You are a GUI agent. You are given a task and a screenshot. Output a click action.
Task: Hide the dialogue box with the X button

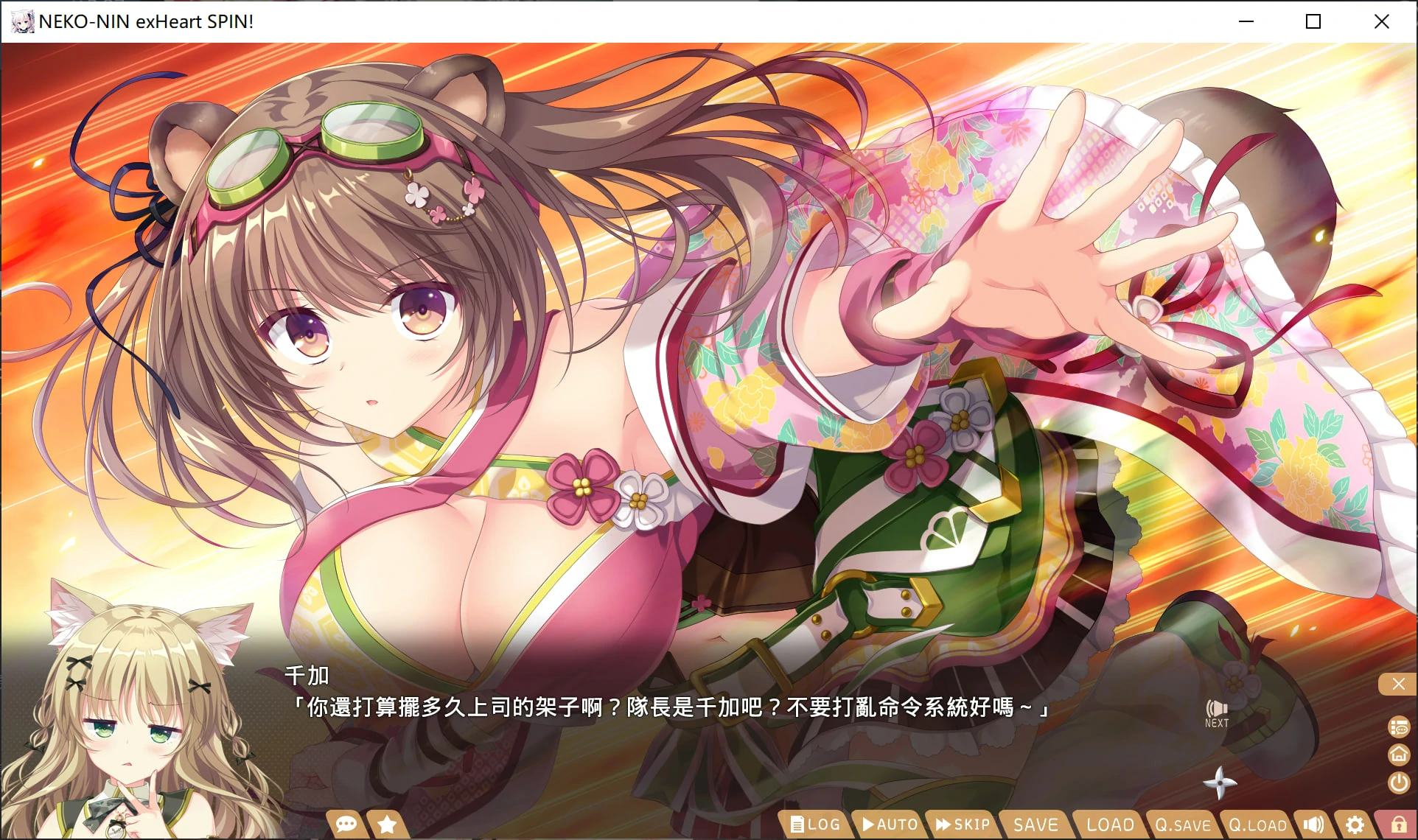point(1397,684)
